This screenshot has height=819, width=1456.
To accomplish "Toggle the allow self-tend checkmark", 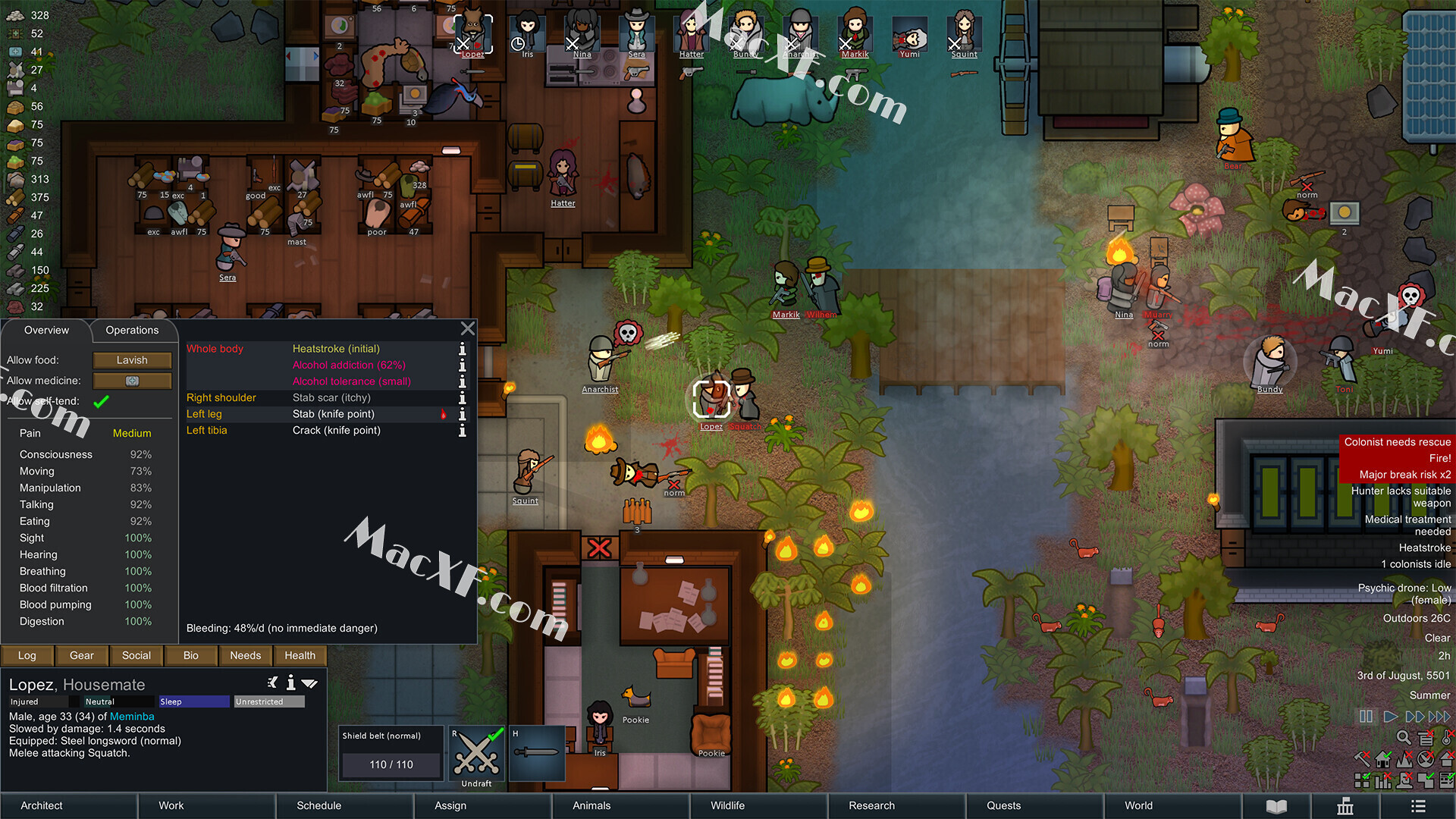I will tap(101, 401).
